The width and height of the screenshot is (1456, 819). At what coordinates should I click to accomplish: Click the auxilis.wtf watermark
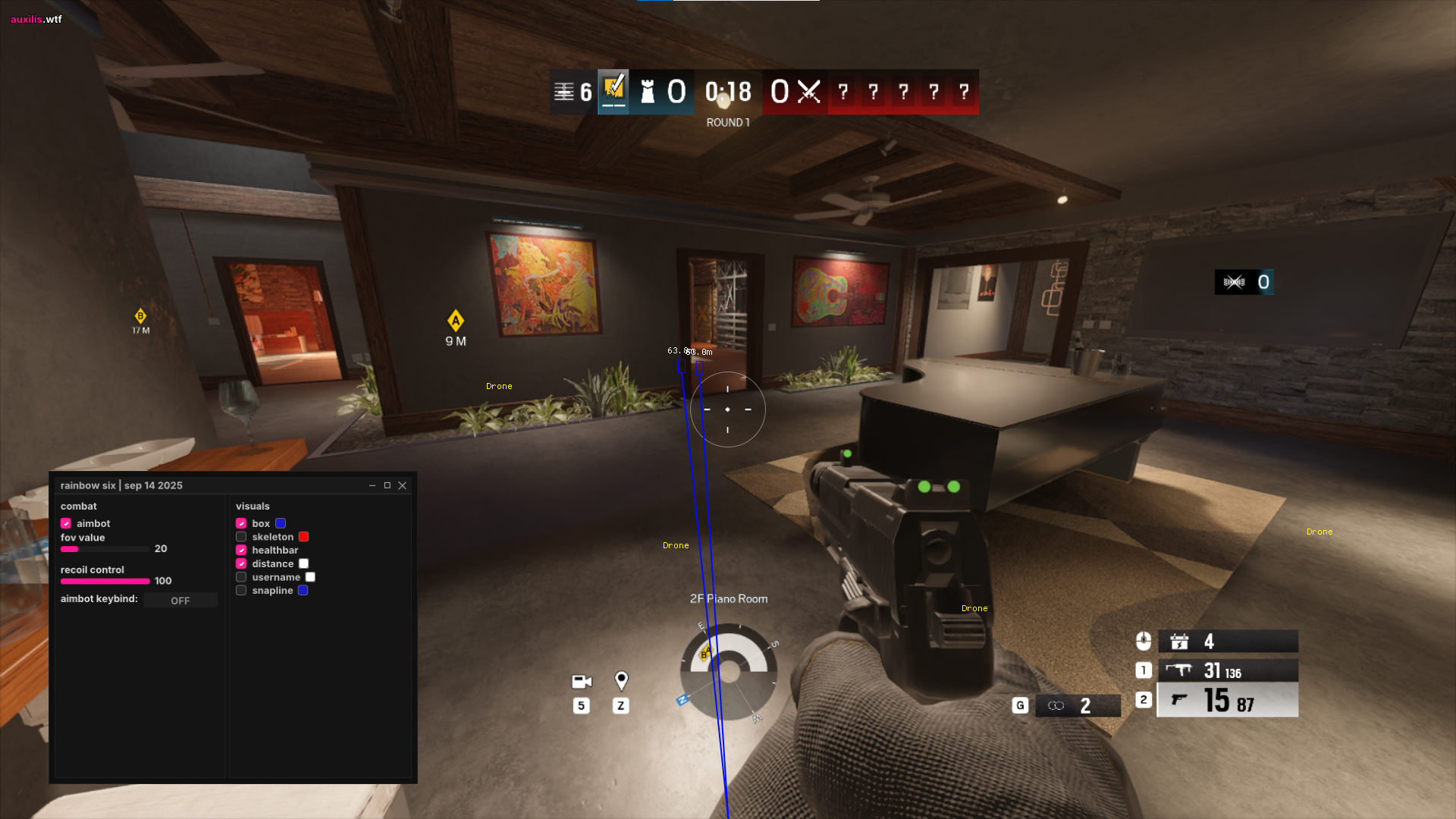click(x=34, y=19)
